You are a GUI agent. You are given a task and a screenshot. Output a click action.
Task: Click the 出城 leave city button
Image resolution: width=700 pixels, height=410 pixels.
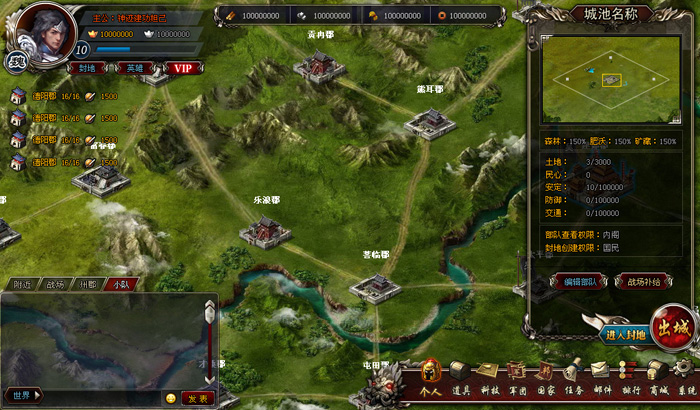tap(673, 329)
